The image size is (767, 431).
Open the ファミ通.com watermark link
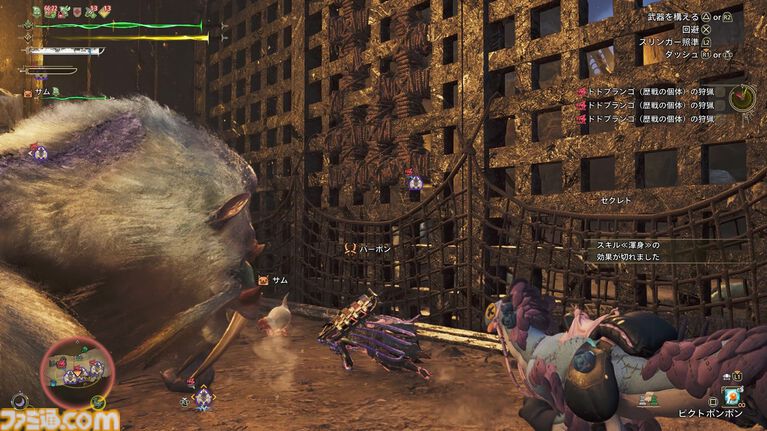point(60,419)
